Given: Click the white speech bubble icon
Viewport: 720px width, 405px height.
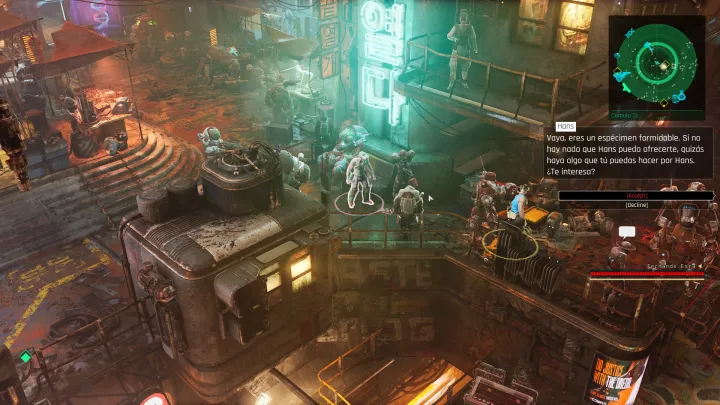Looking at the screenshot, I should (627, 232).
